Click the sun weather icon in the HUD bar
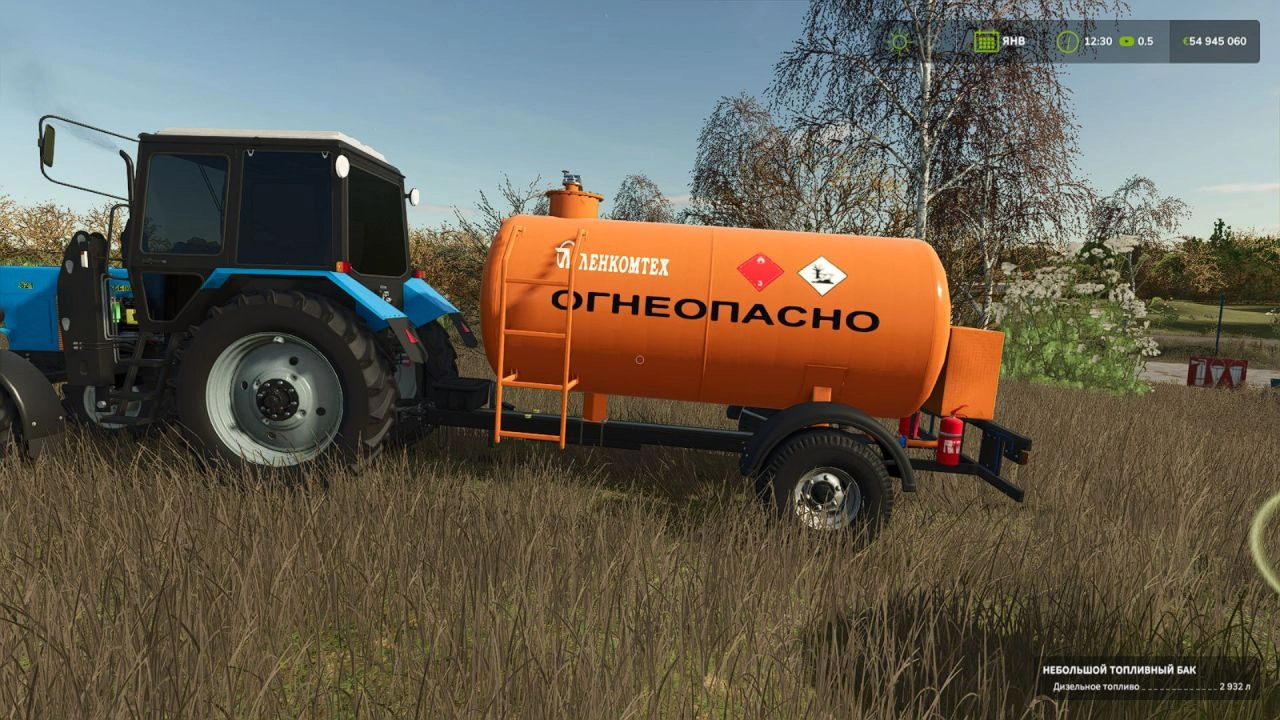The width and height of the screenshot is (1280, 720). [899, 41]
